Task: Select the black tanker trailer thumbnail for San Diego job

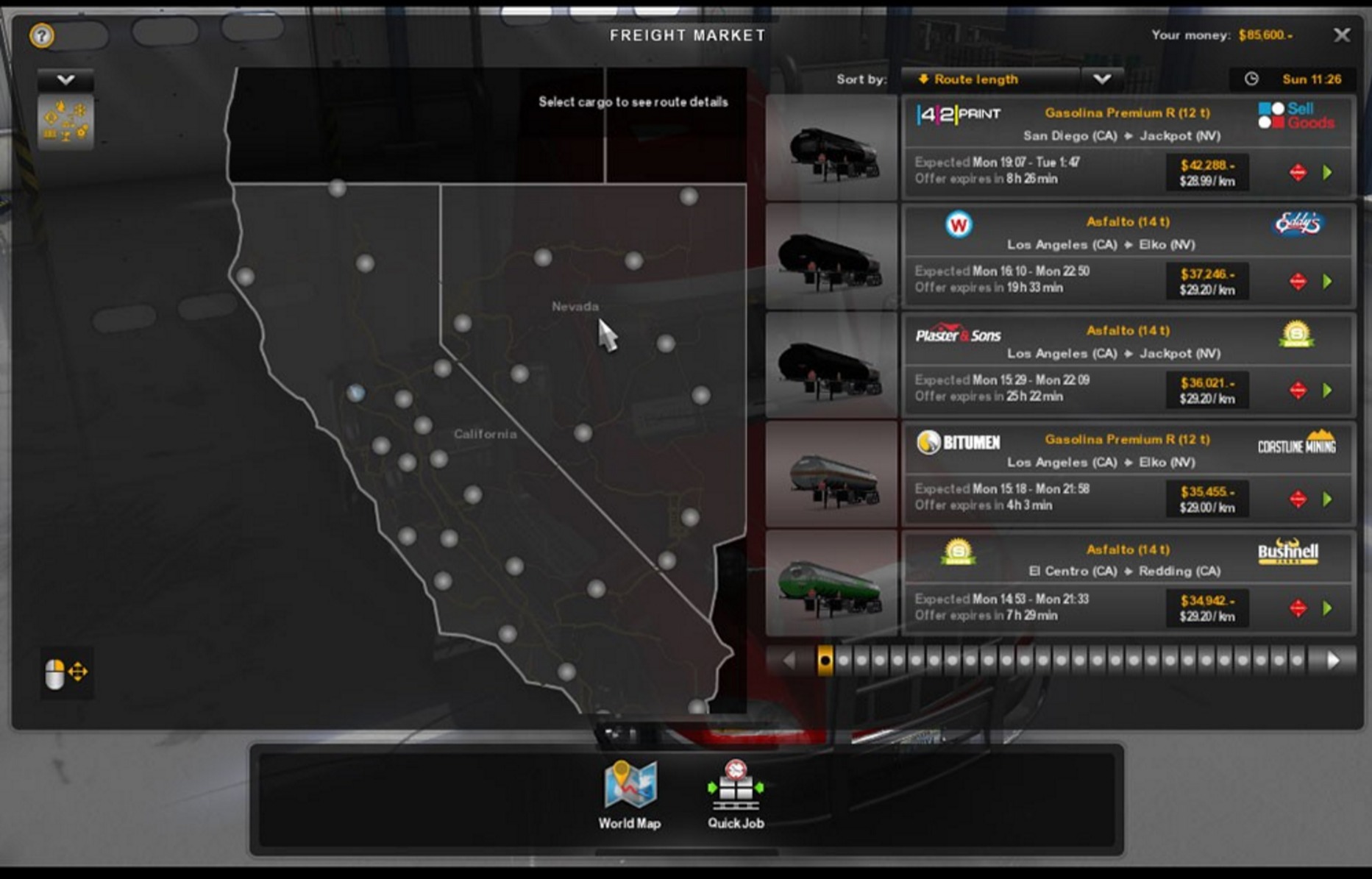Action: coord(832,148)
